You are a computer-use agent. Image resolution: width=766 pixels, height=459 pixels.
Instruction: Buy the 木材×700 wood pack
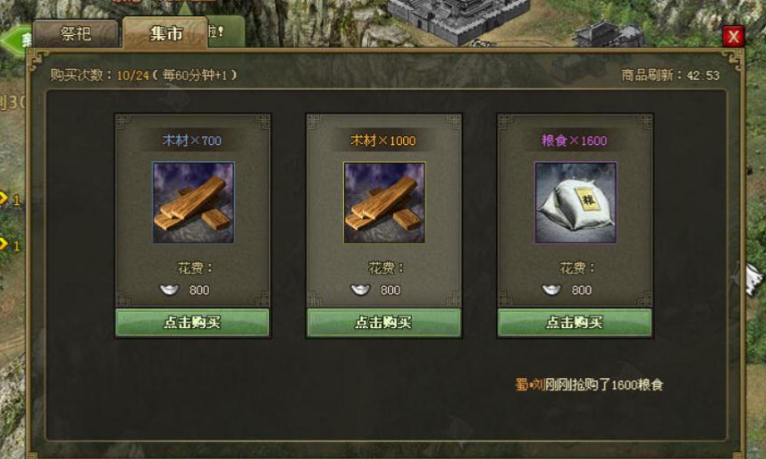(x=192, y=322)
